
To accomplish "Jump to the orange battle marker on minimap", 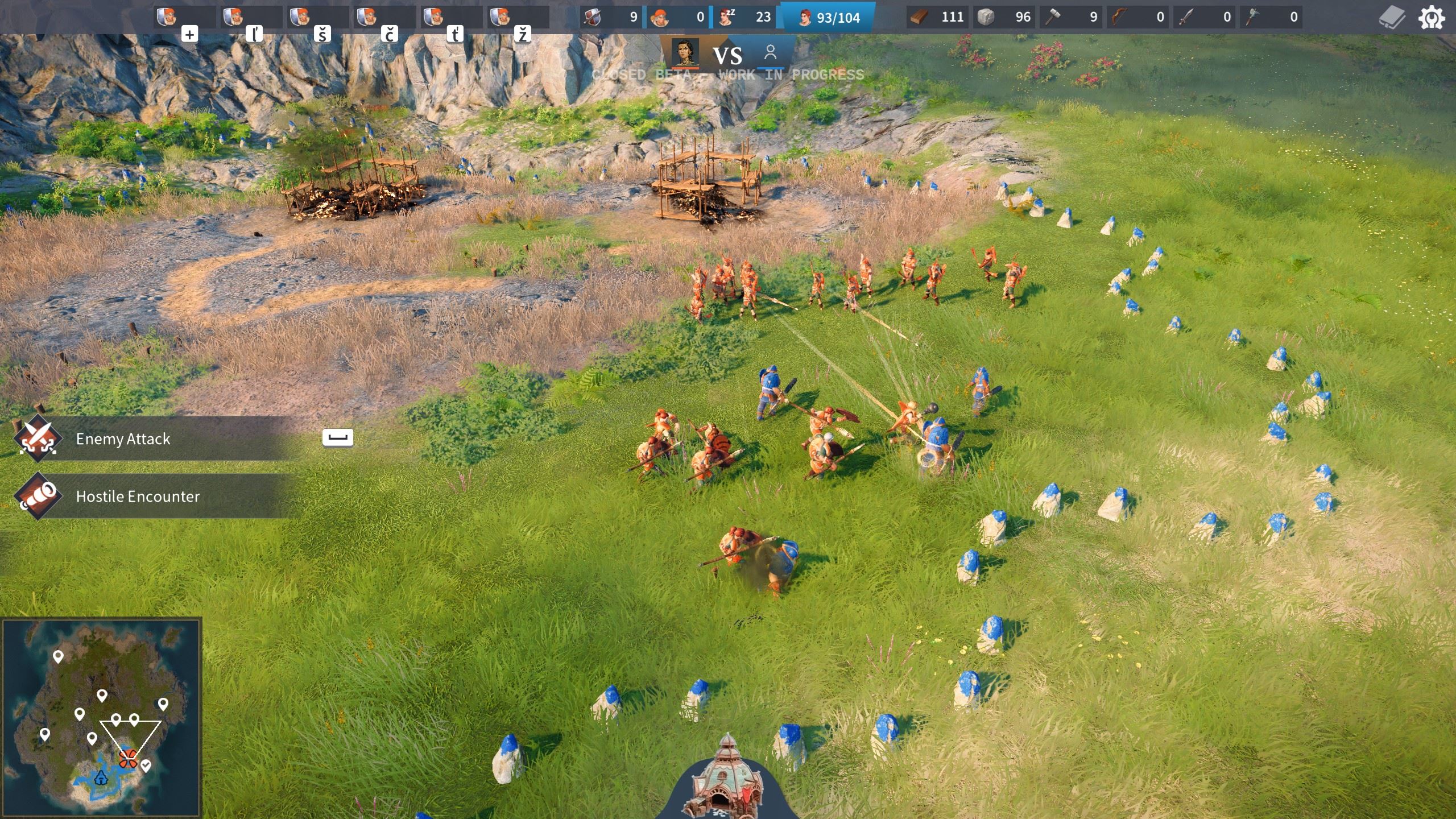I will pos(128,758).
